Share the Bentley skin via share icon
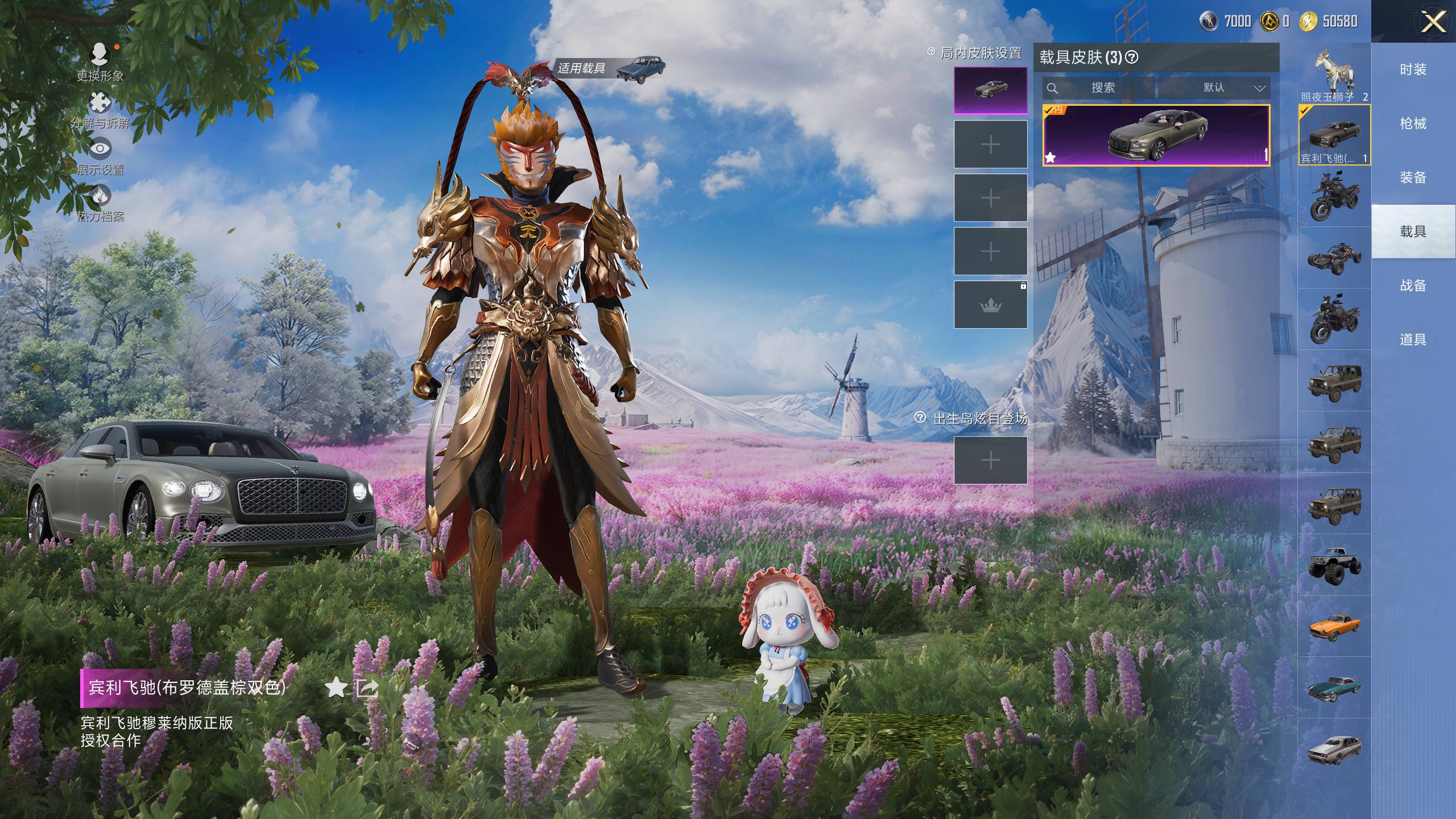The height and width of the screenshot is (819, 1456). coord(367,688)
